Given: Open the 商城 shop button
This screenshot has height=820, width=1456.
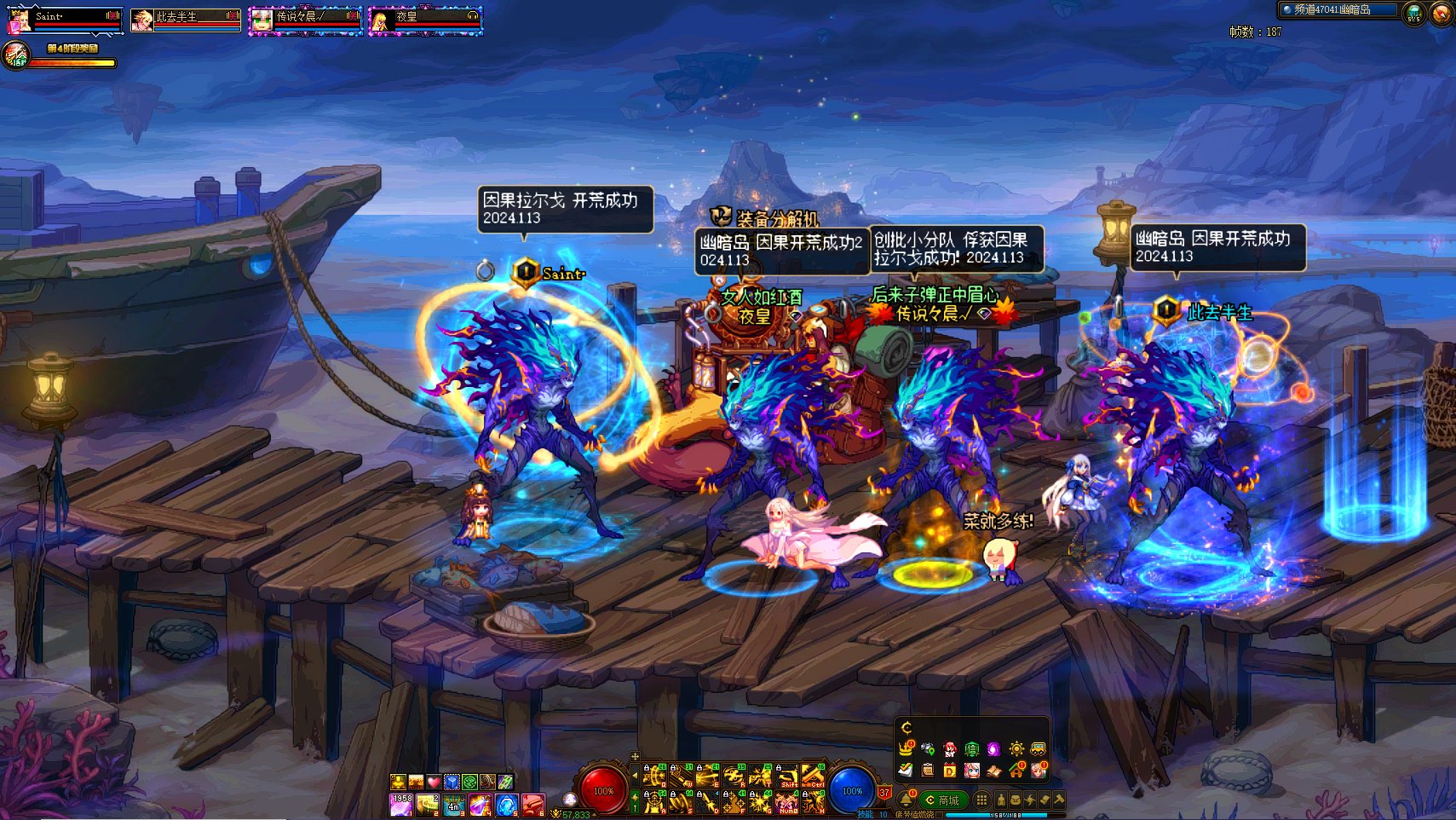Looking at the screenshot, I should coord(942,800).
